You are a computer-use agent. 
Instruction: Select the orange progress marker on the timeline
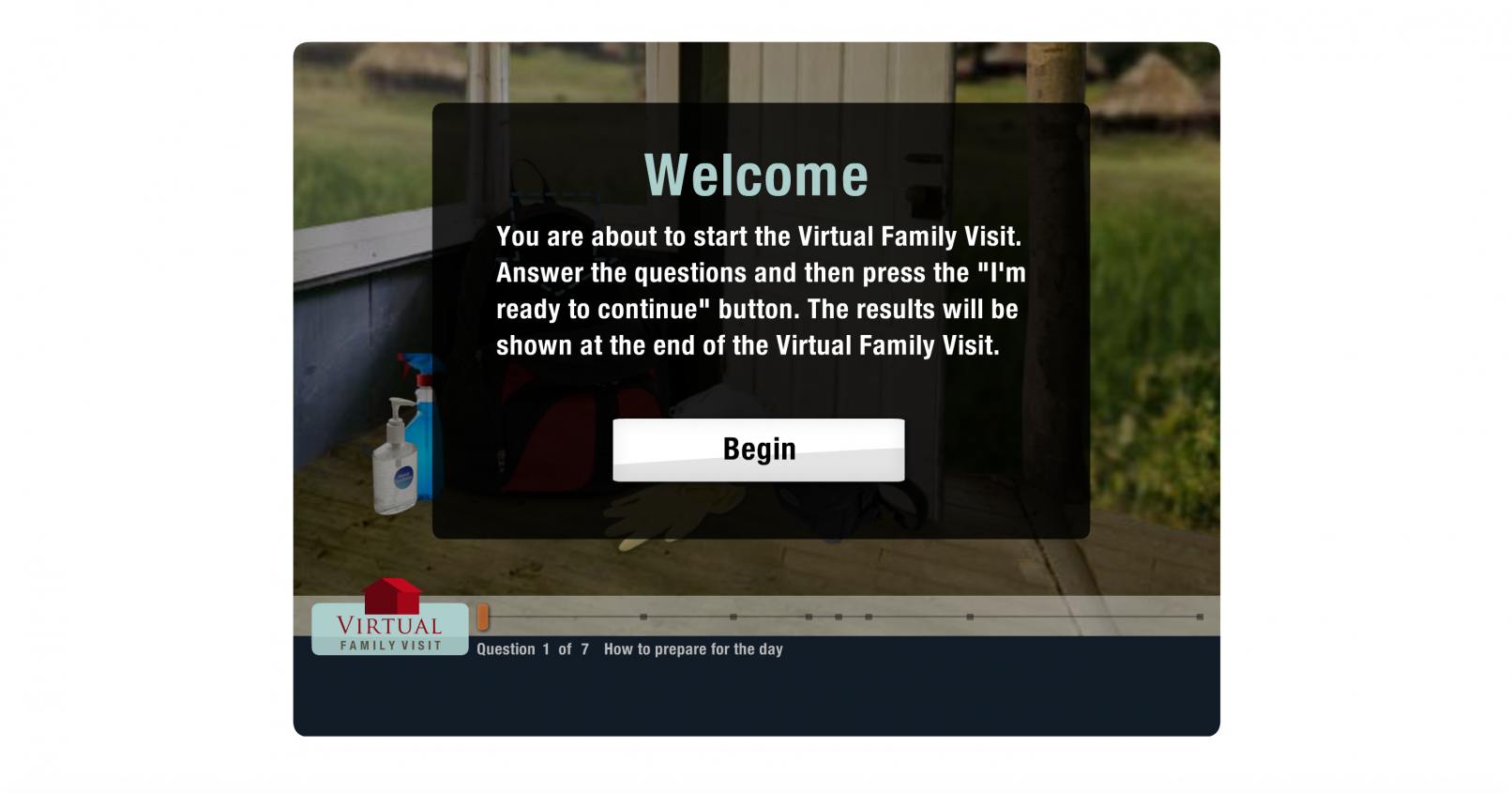pyautogui.click(x=483, y=617)
